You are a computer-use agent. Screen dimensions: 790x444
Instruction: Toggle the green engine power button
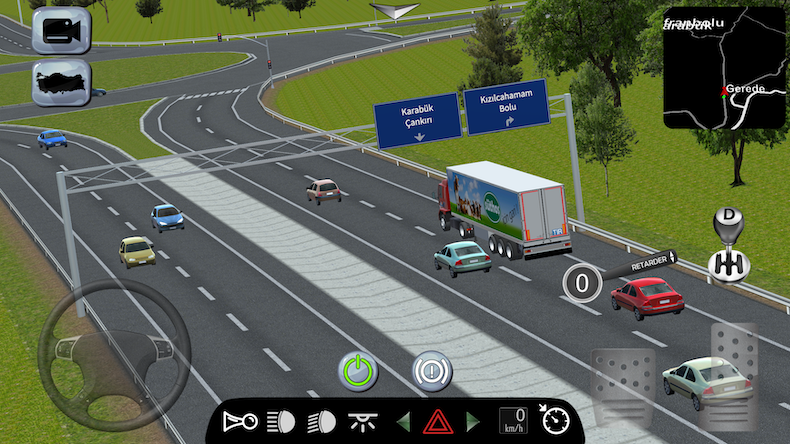(x=357, y=371)
